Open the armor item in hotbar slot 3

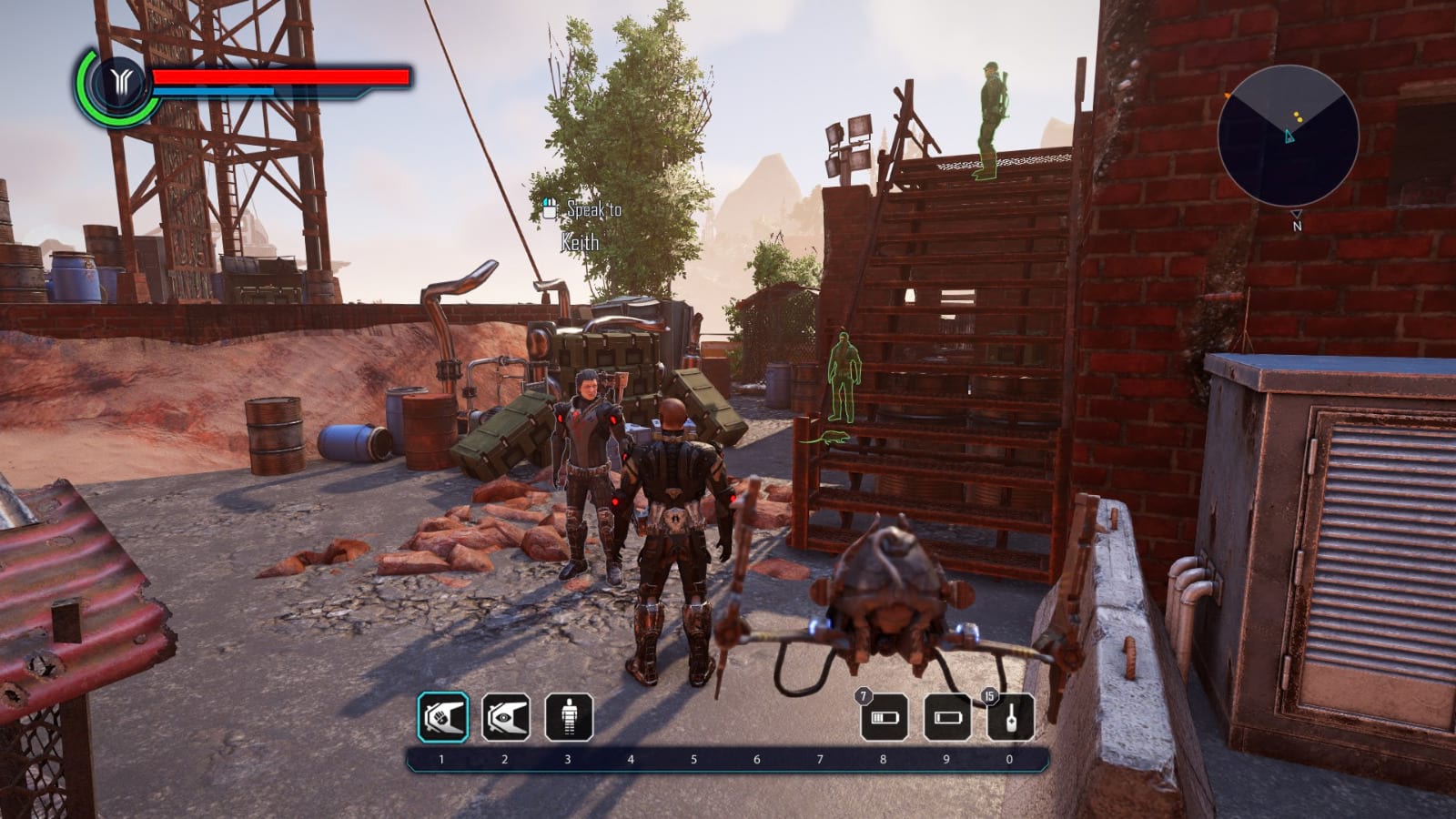(569, 718)
